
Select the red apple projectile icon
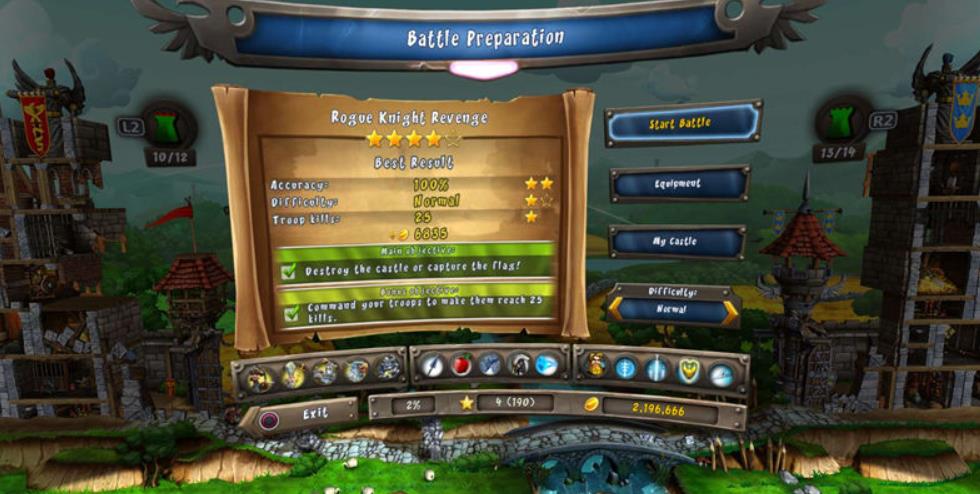click(461, 366)
